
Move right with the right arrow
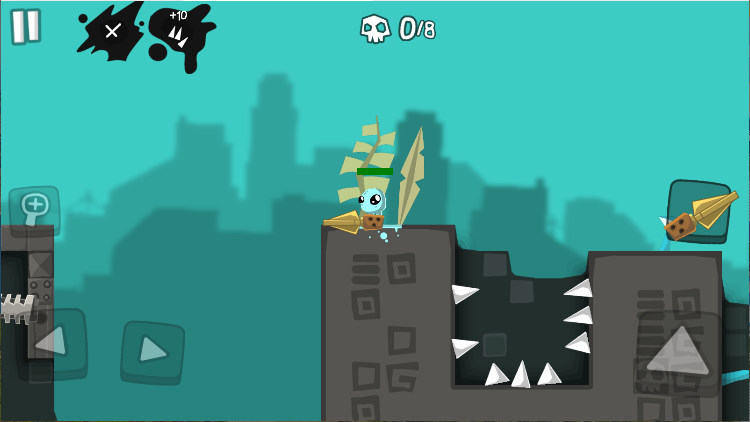(x=152, y=351)
